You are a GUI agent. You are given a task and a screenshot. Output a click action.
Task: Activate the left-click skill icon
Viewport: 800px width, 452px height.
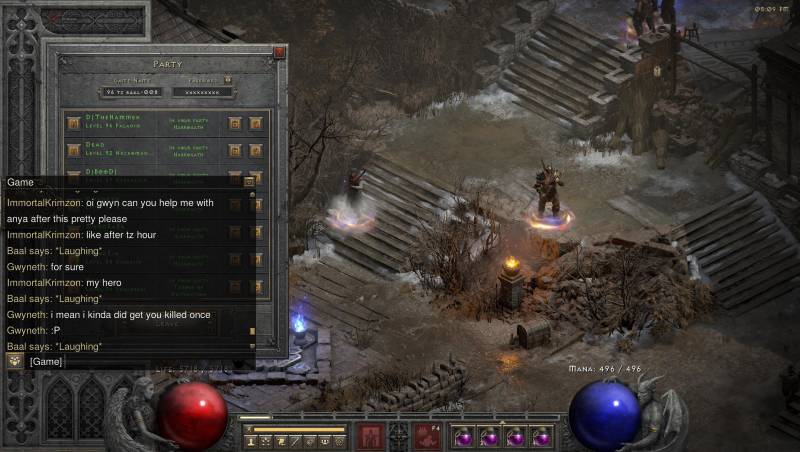pos(372,436)
